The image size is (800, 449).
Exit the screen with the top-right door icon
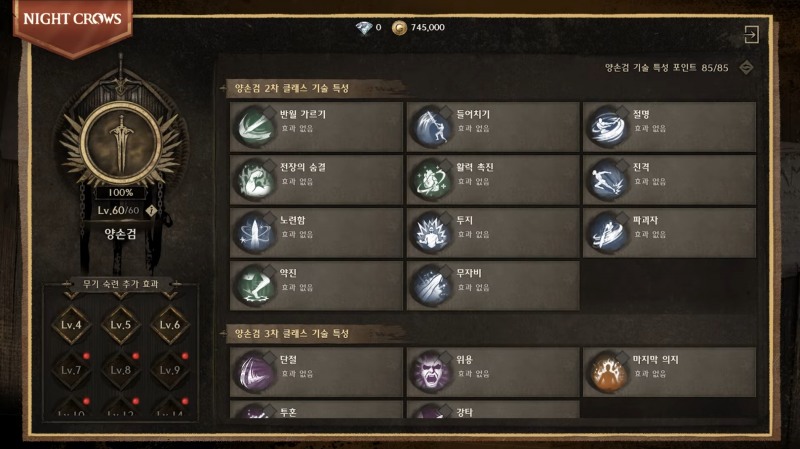point(752,34)
